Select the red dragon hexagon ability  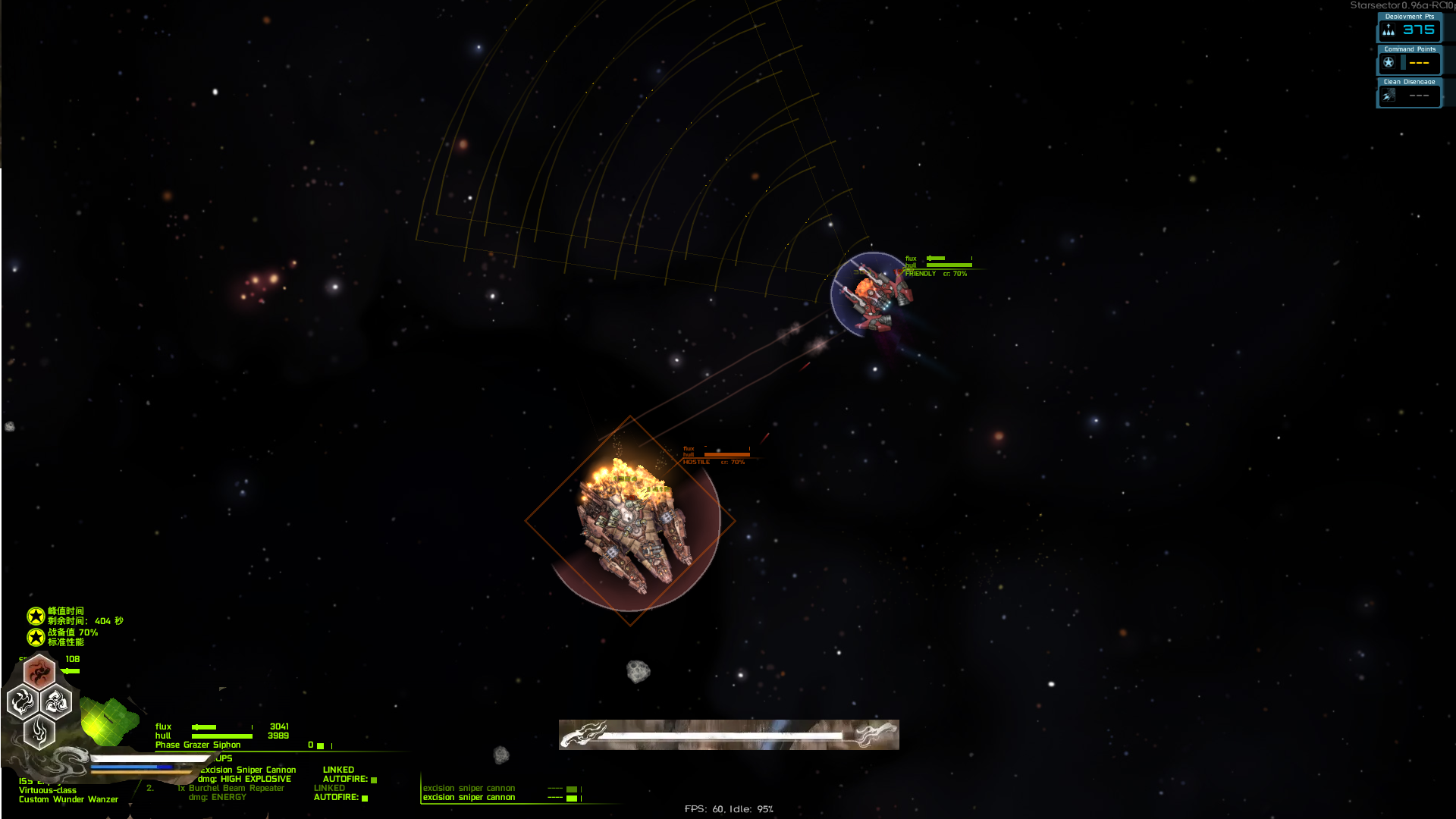pyautogui.click(x=39, y=671)
